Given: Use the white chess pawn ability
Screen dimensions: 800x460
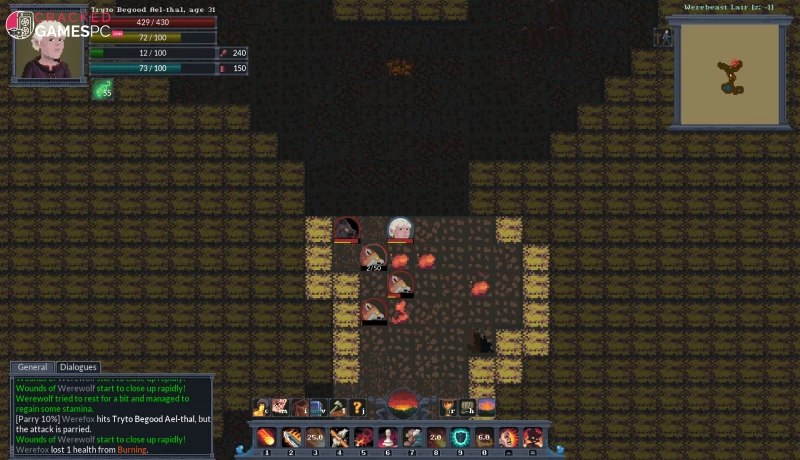Looking at the screenshot, I should 388,437.
